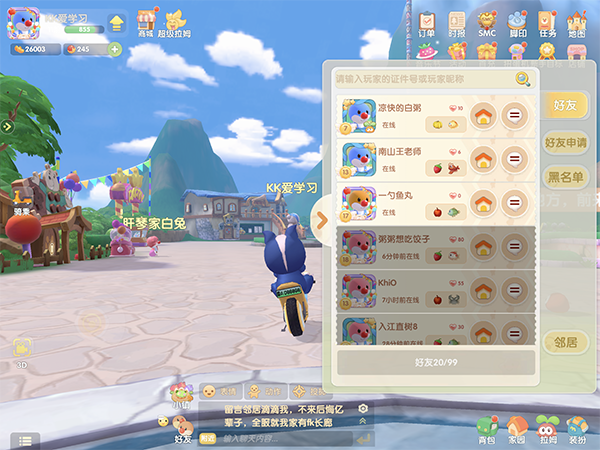Open the 订单 orders icon

tap(427, 24)
